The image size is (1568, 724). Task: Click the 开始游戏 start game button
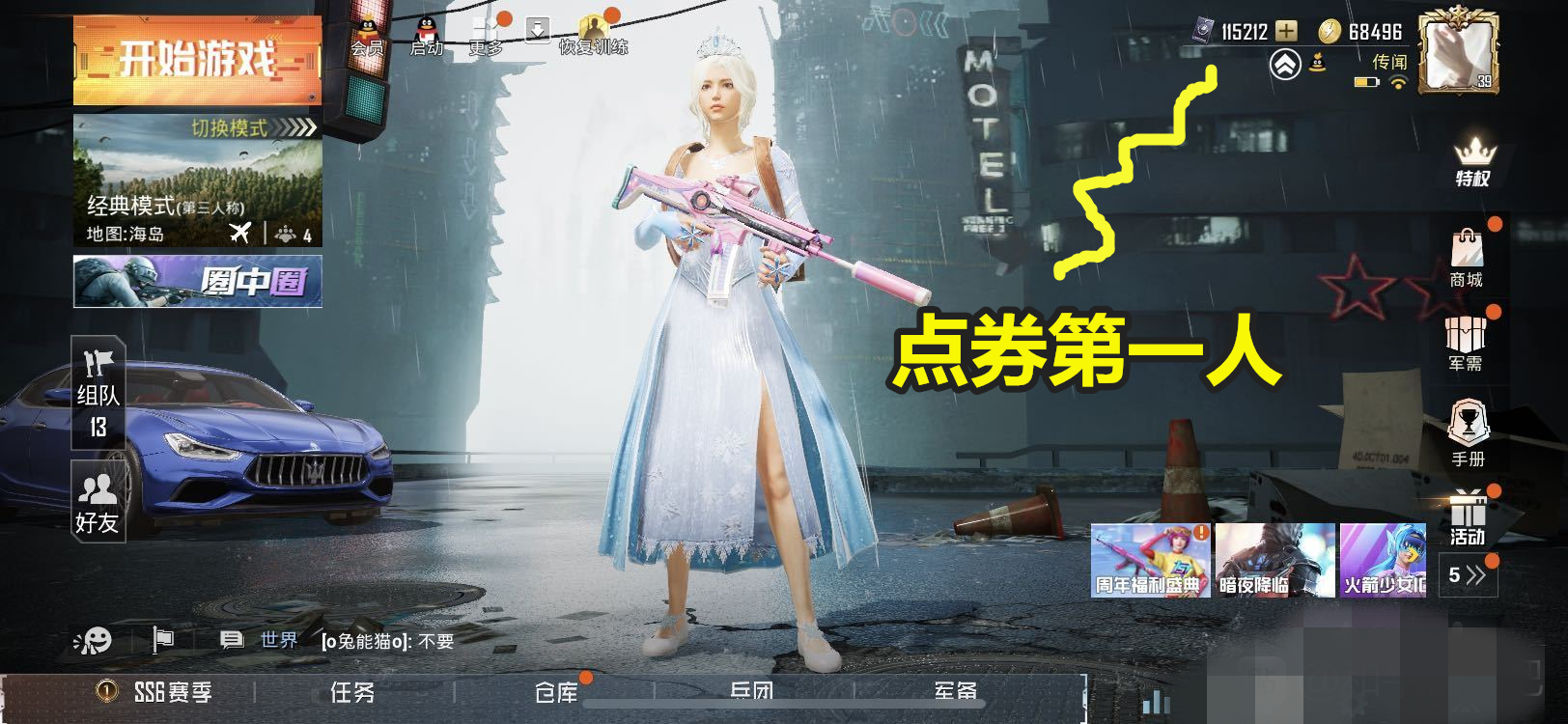(x=197, y=58)
